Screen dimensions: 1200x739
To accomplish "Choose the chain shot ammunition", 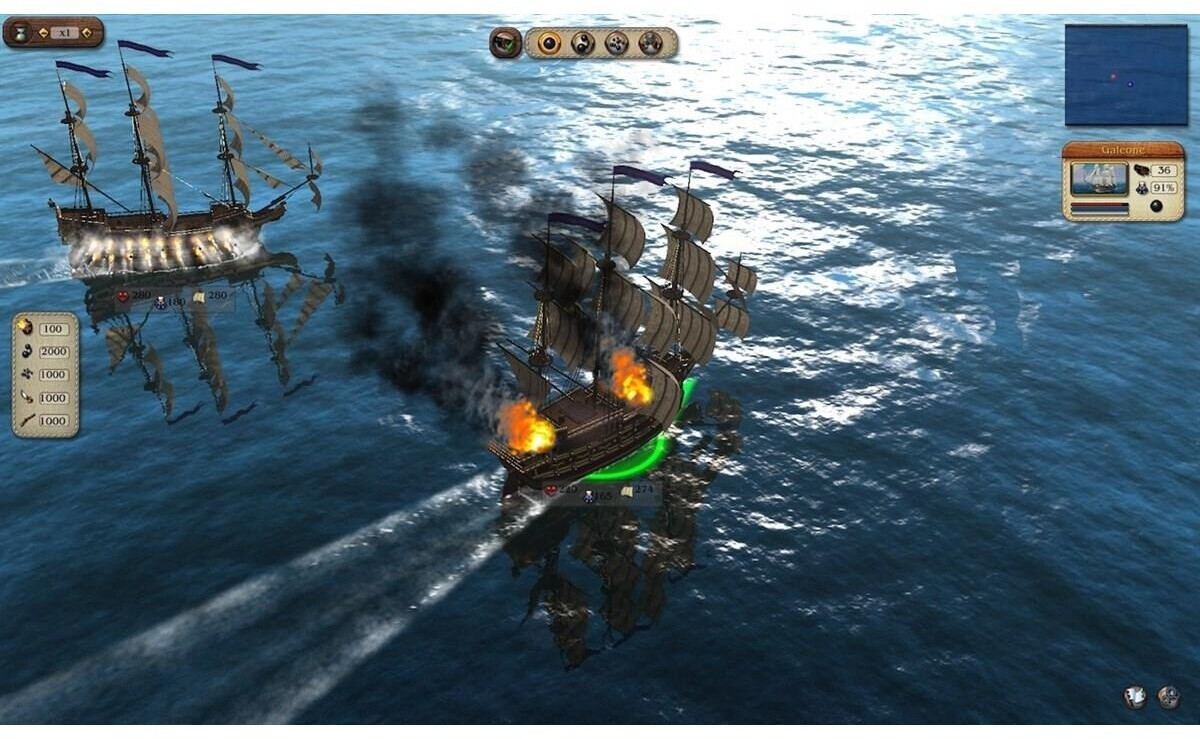I will (x=582, y=43).
